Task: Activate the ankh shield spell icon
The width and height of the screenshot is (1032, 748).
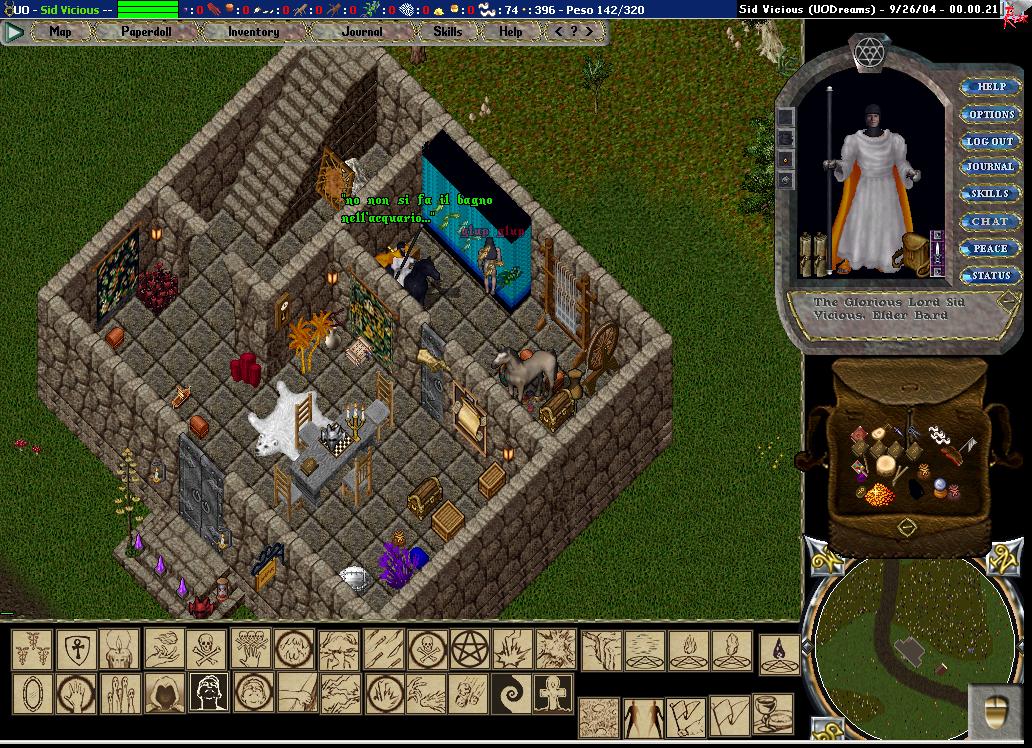Action: [75, 649]
